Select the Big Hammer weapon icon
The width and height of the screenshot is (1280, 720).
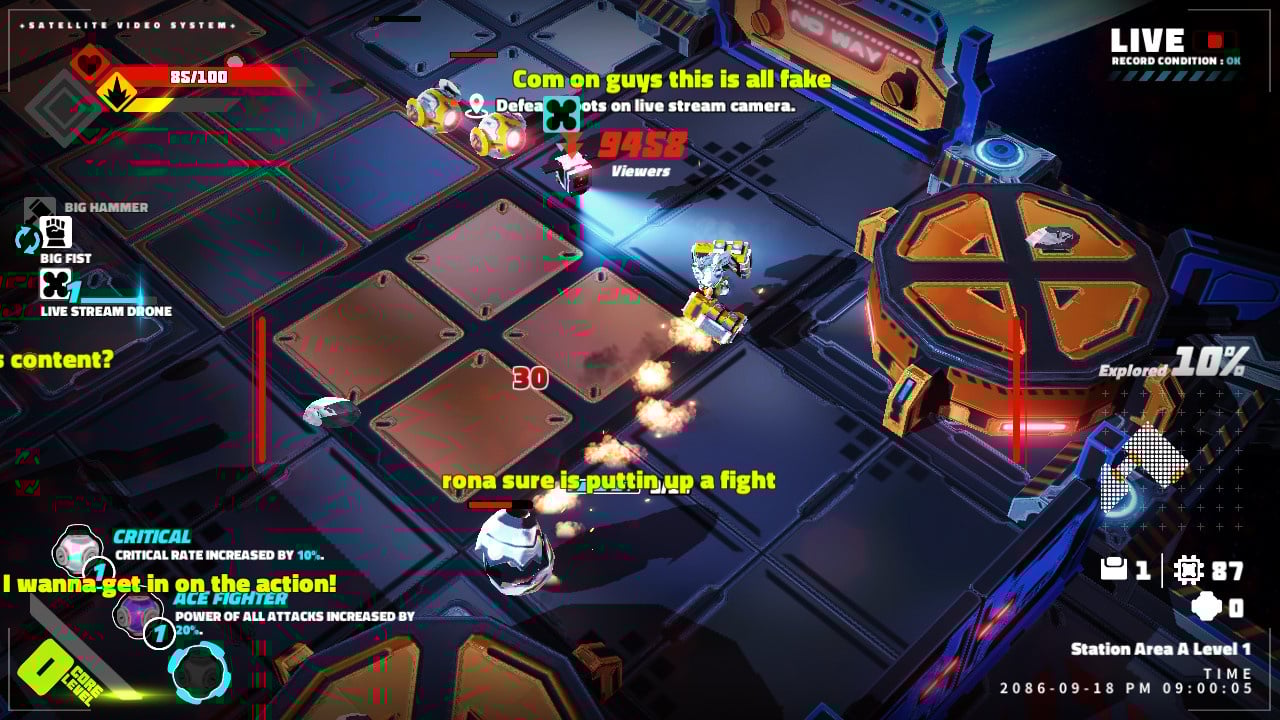coord(37,207)
